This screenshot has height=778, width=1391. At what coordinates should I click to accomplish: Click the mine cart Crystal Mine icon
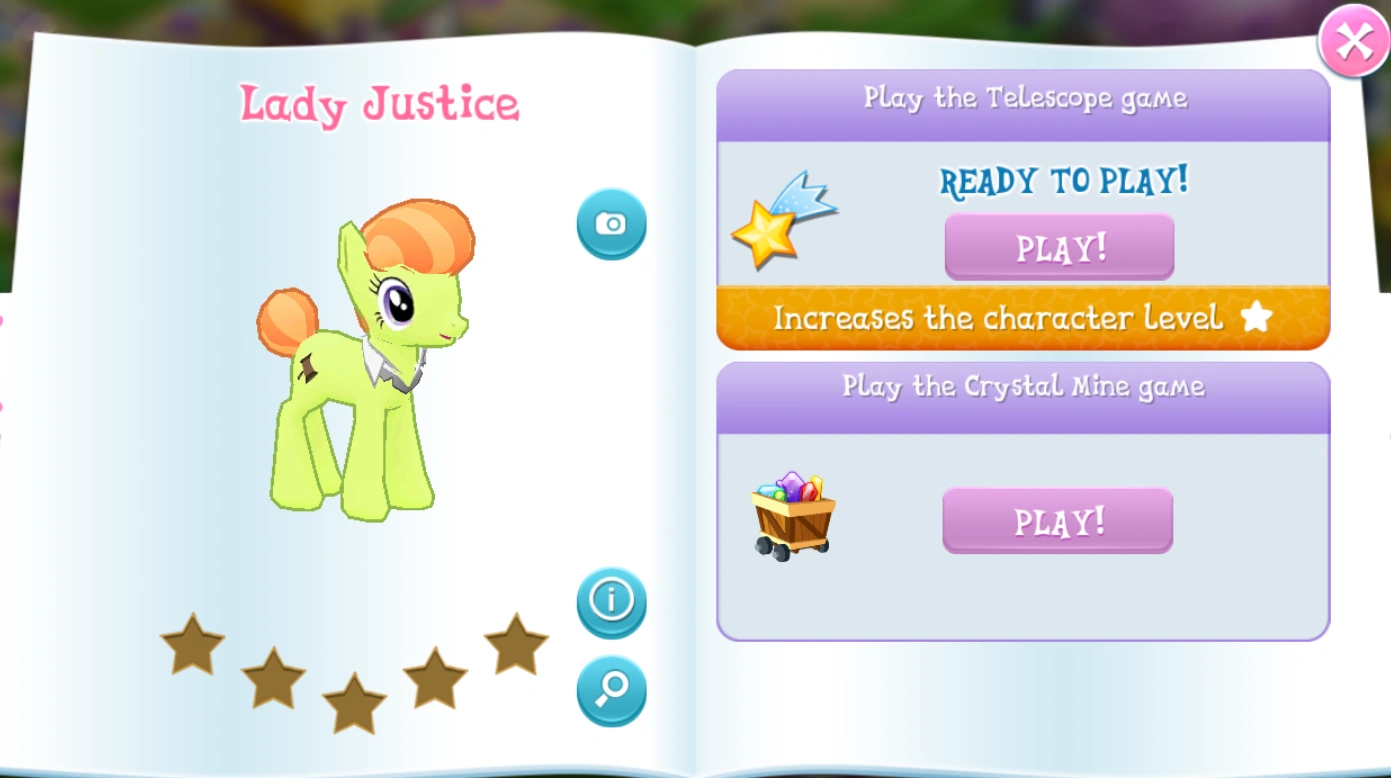[x=792, y=515]
